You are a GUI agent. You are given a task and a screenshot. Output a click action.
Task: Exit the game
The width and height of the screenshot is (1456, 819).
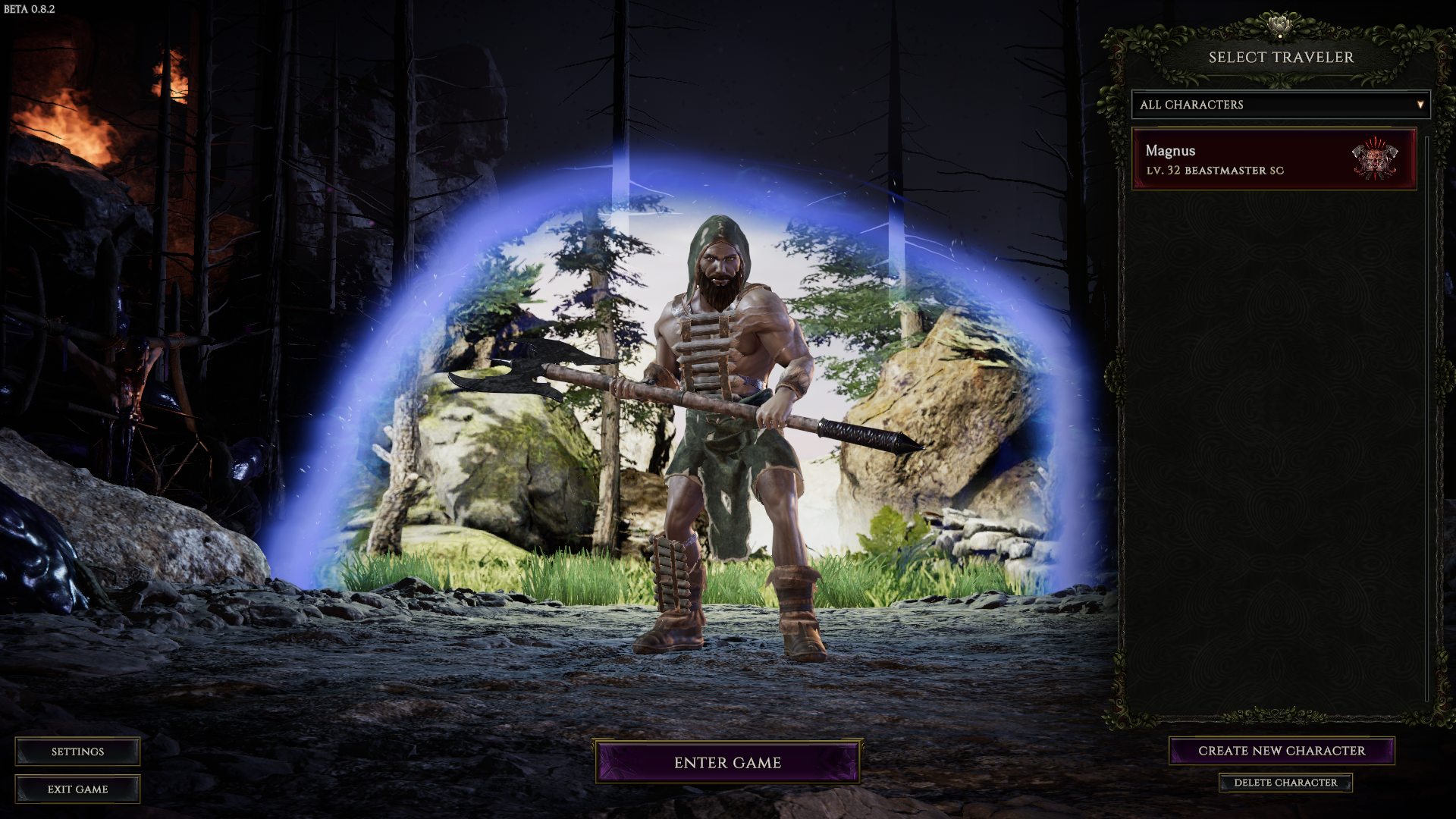coord(77,789)
